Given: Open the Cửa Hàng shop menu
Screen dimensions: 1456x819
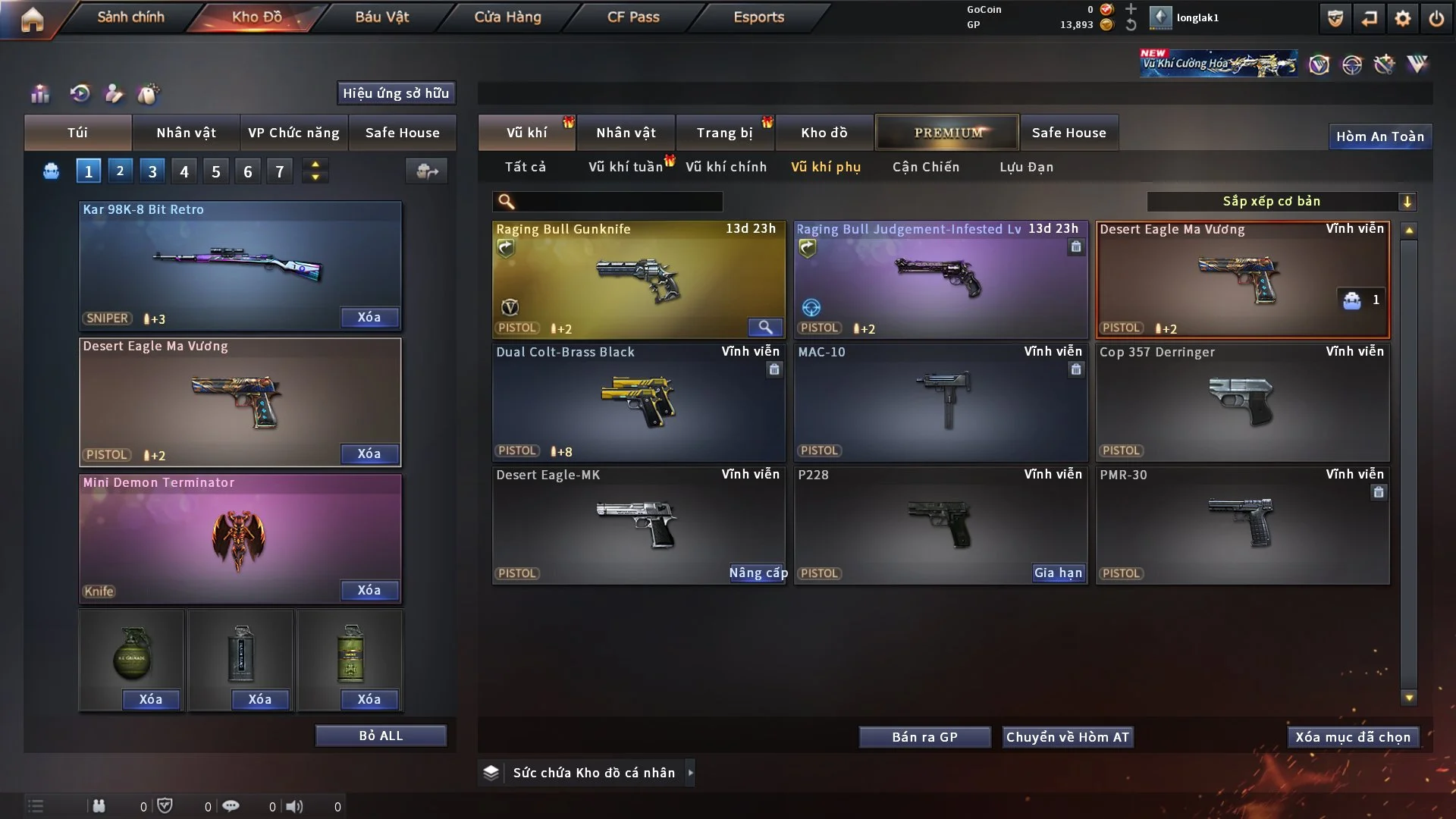Looking at the screenshot, I should 507,17.
